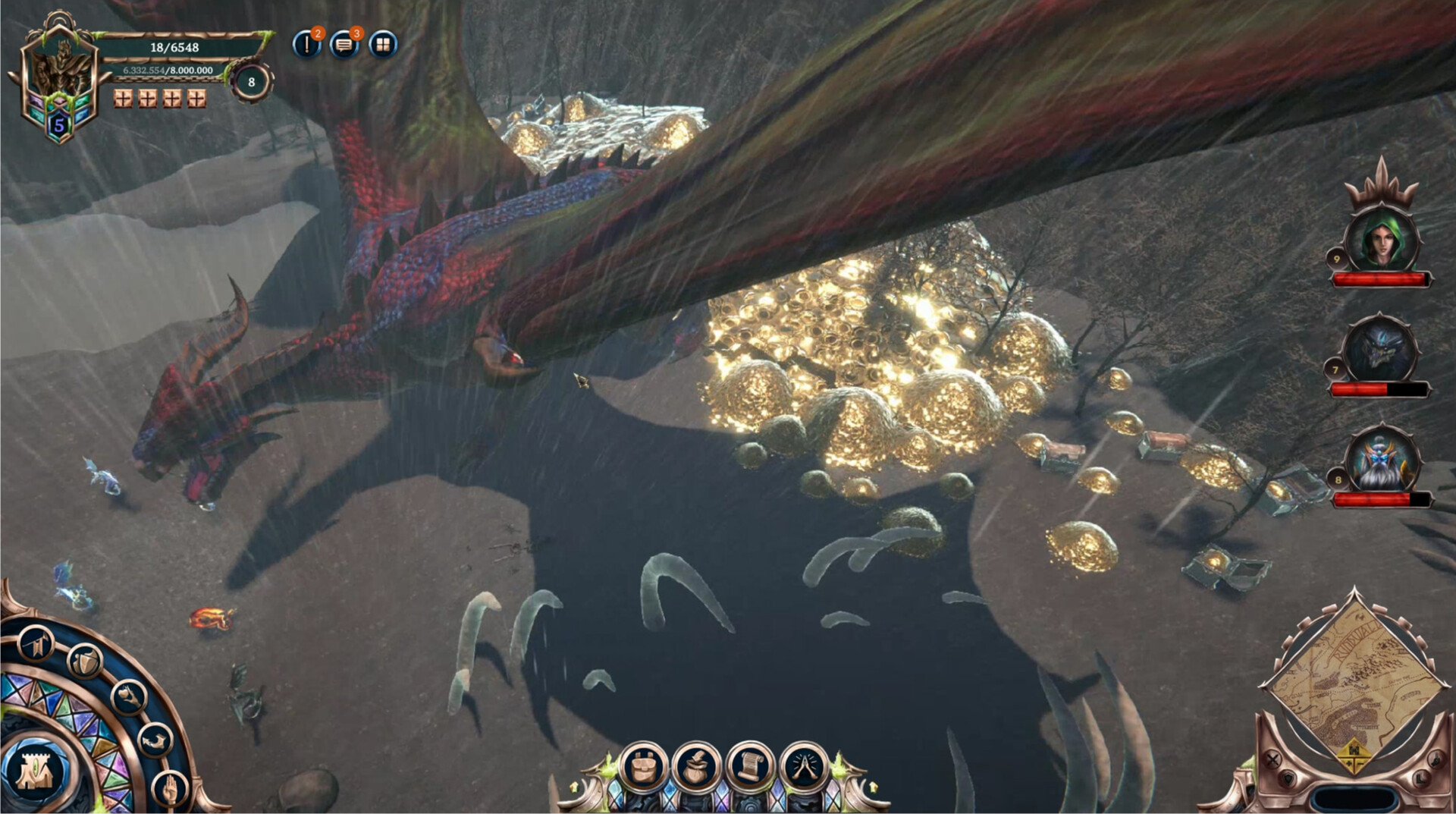Open the notifications exclamation icon with badge 2

pos(306,44)
